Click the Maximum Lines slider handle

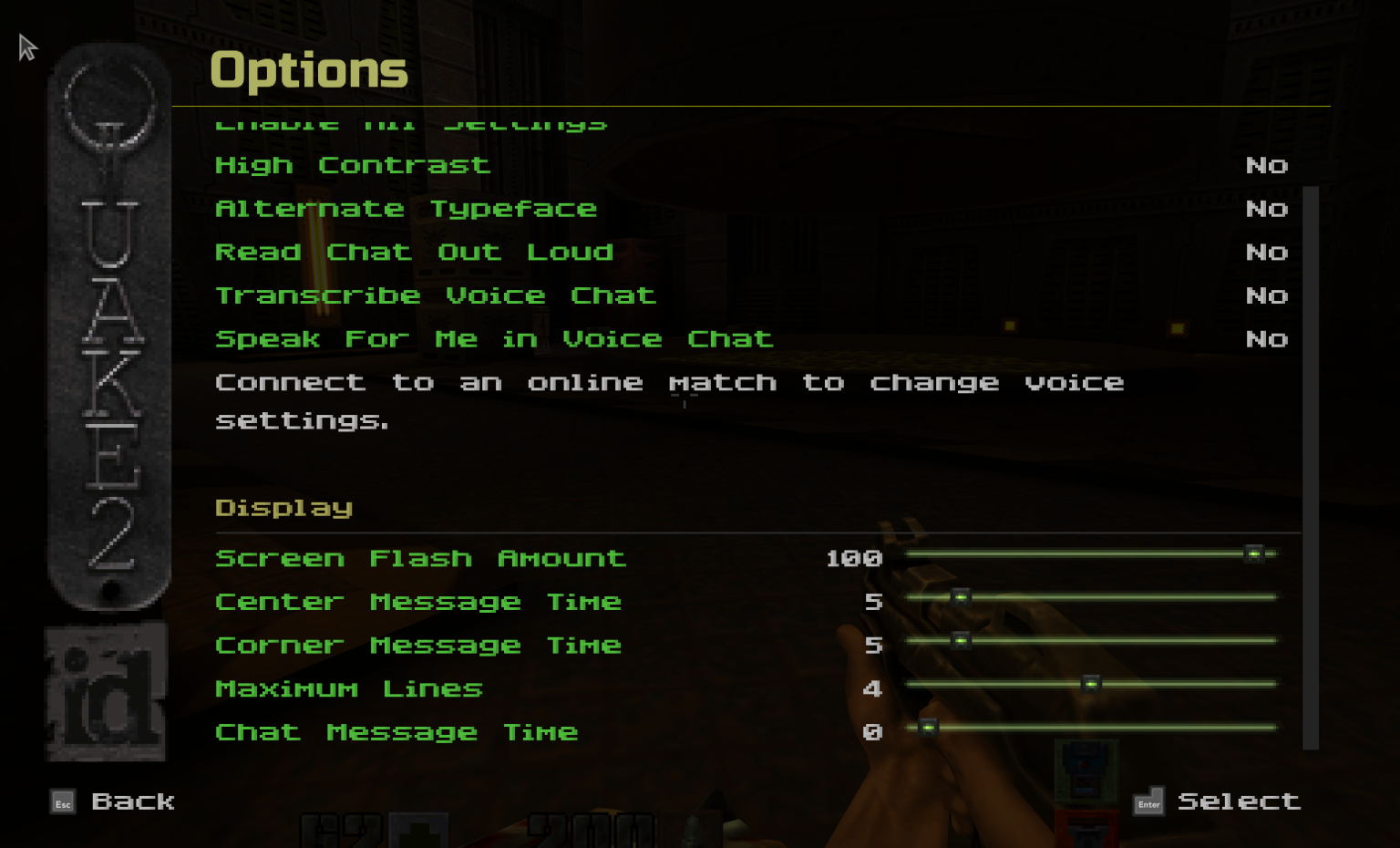click(1090, 684)
